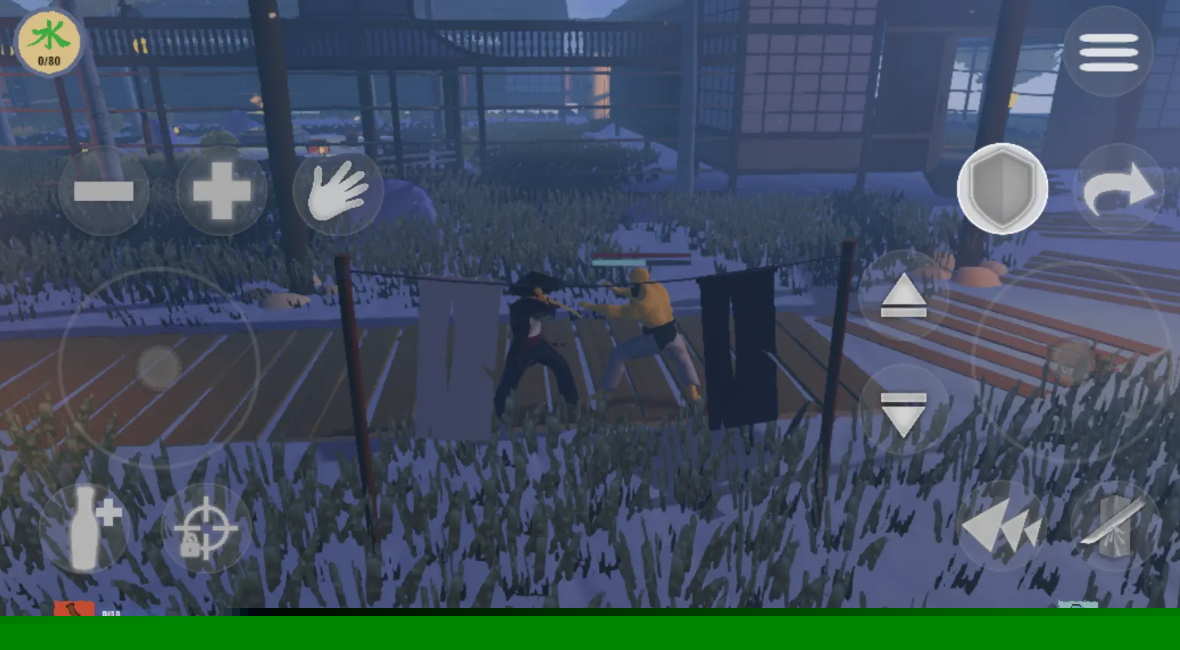The image size is (1180, 650).
Task: Toggle the crosshair target lock
Action: point(206,528)
